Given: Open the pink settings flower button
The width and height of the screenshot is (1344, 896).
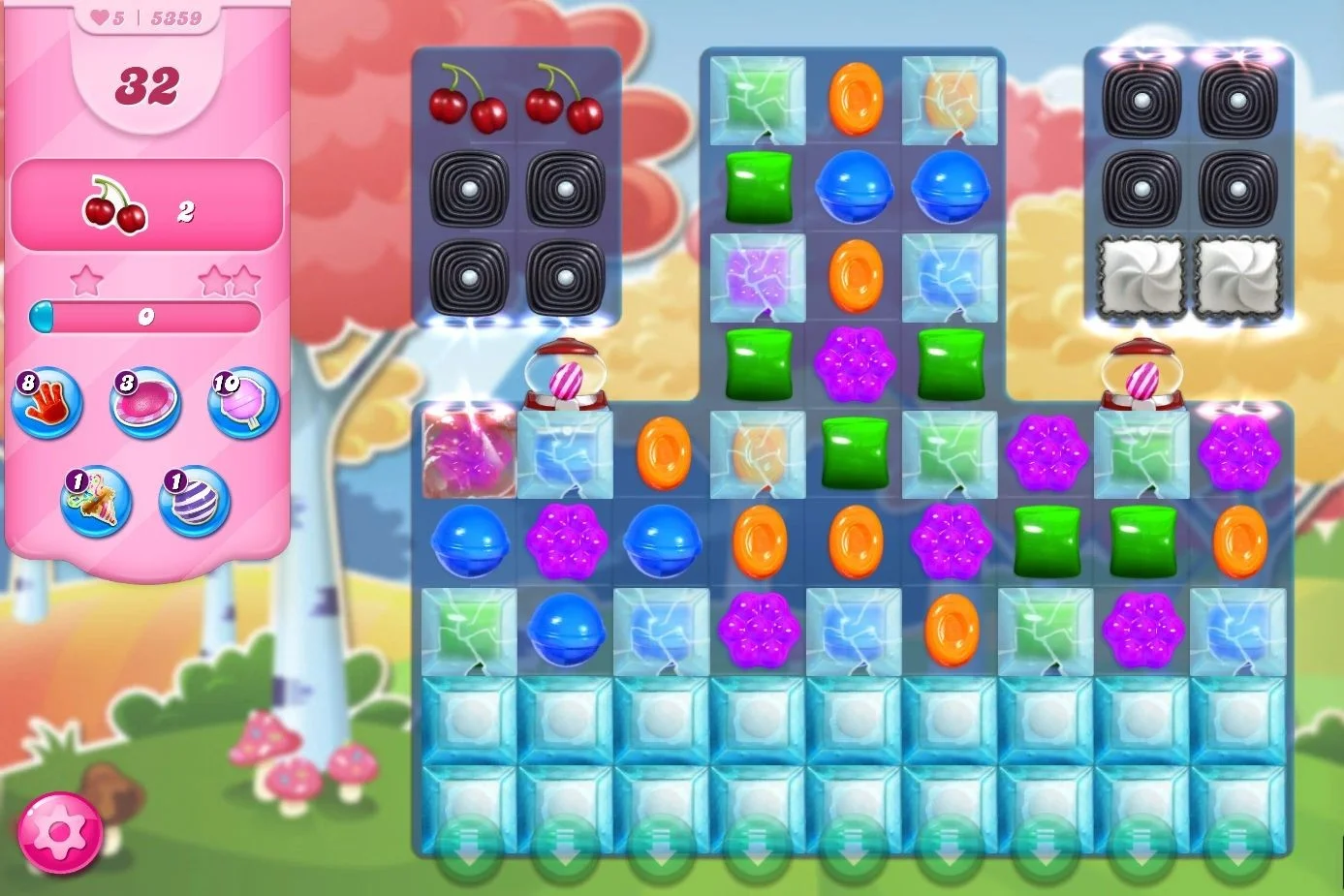Looking at the screenshot, I should click(x=62, y=828).
